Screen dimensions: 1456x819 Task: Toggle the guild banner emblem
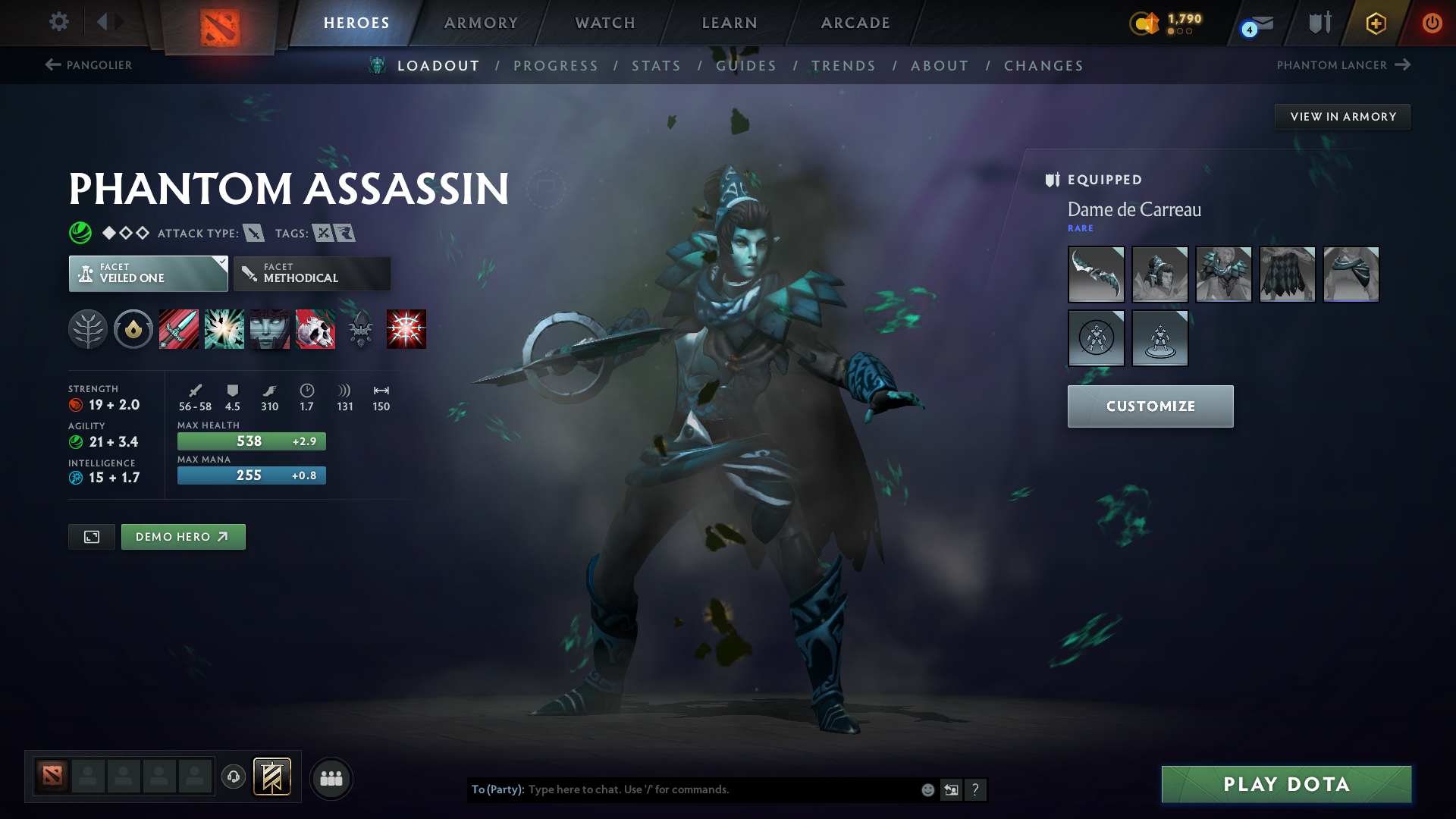(271, 777)
